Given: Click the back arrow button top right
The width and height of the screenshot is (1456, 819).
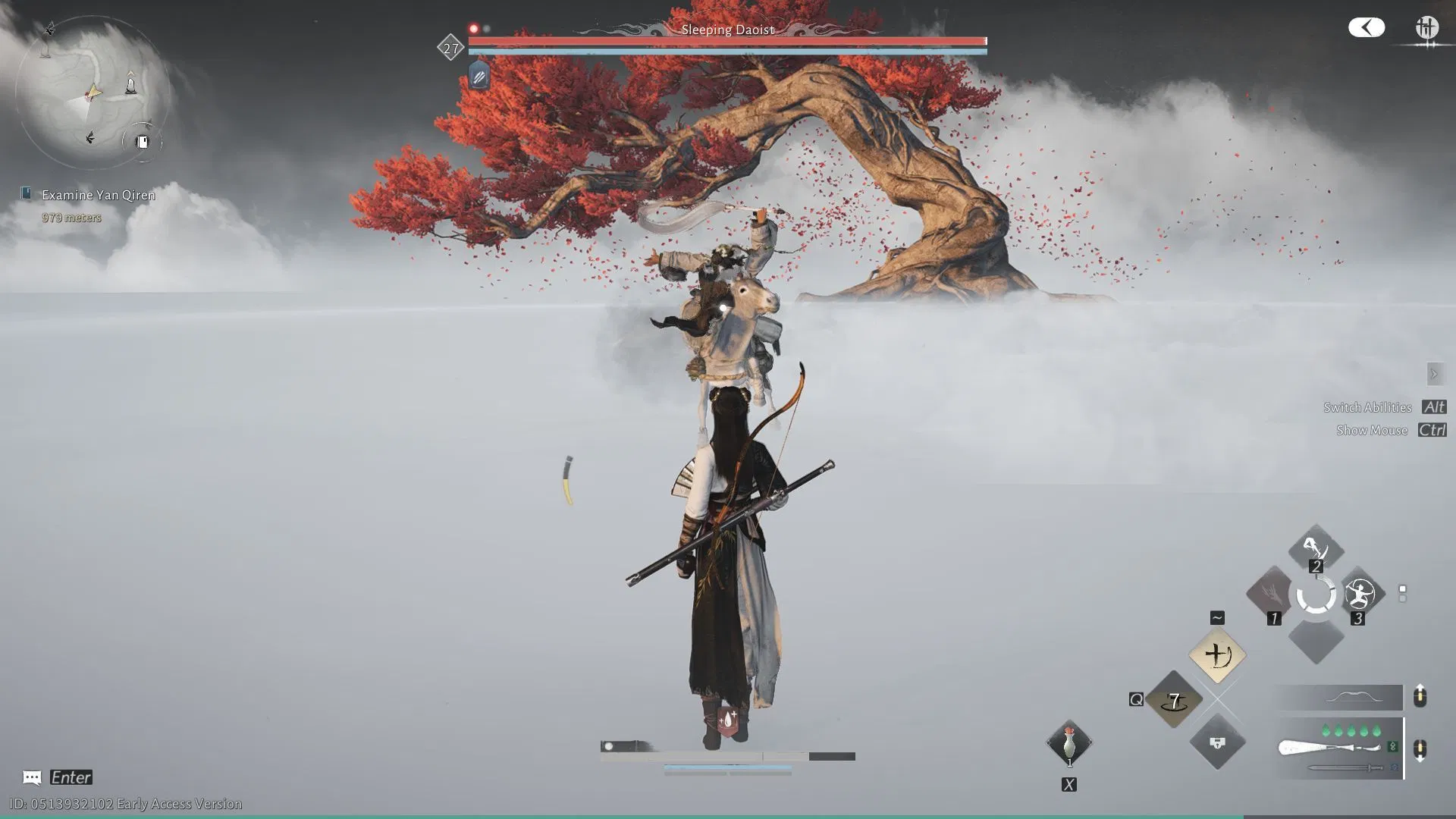Looking at the screenshot, I should [1367, 27].
